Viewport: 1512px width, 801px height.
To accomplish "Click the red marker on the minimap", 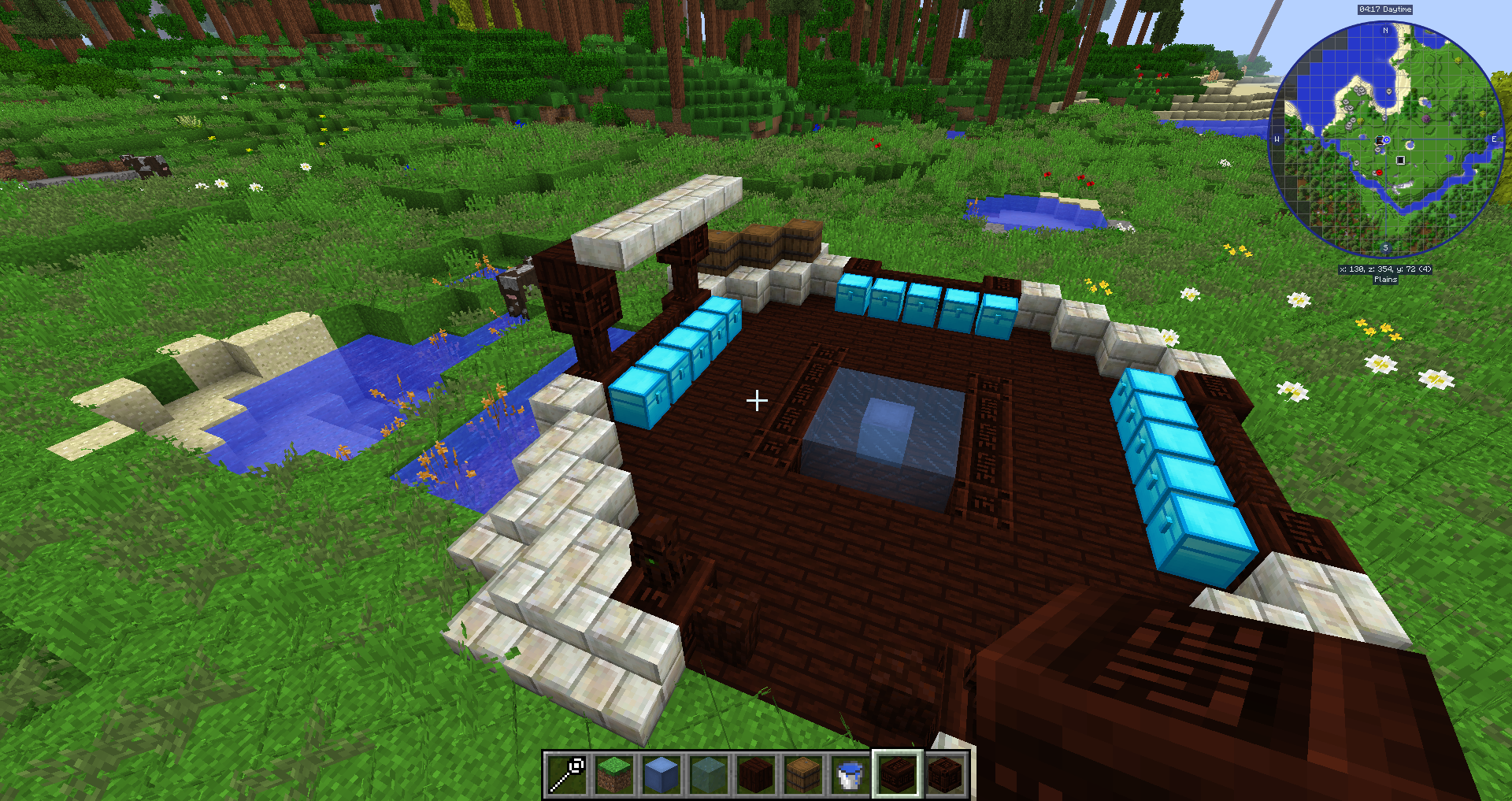I will point(1378,172).
